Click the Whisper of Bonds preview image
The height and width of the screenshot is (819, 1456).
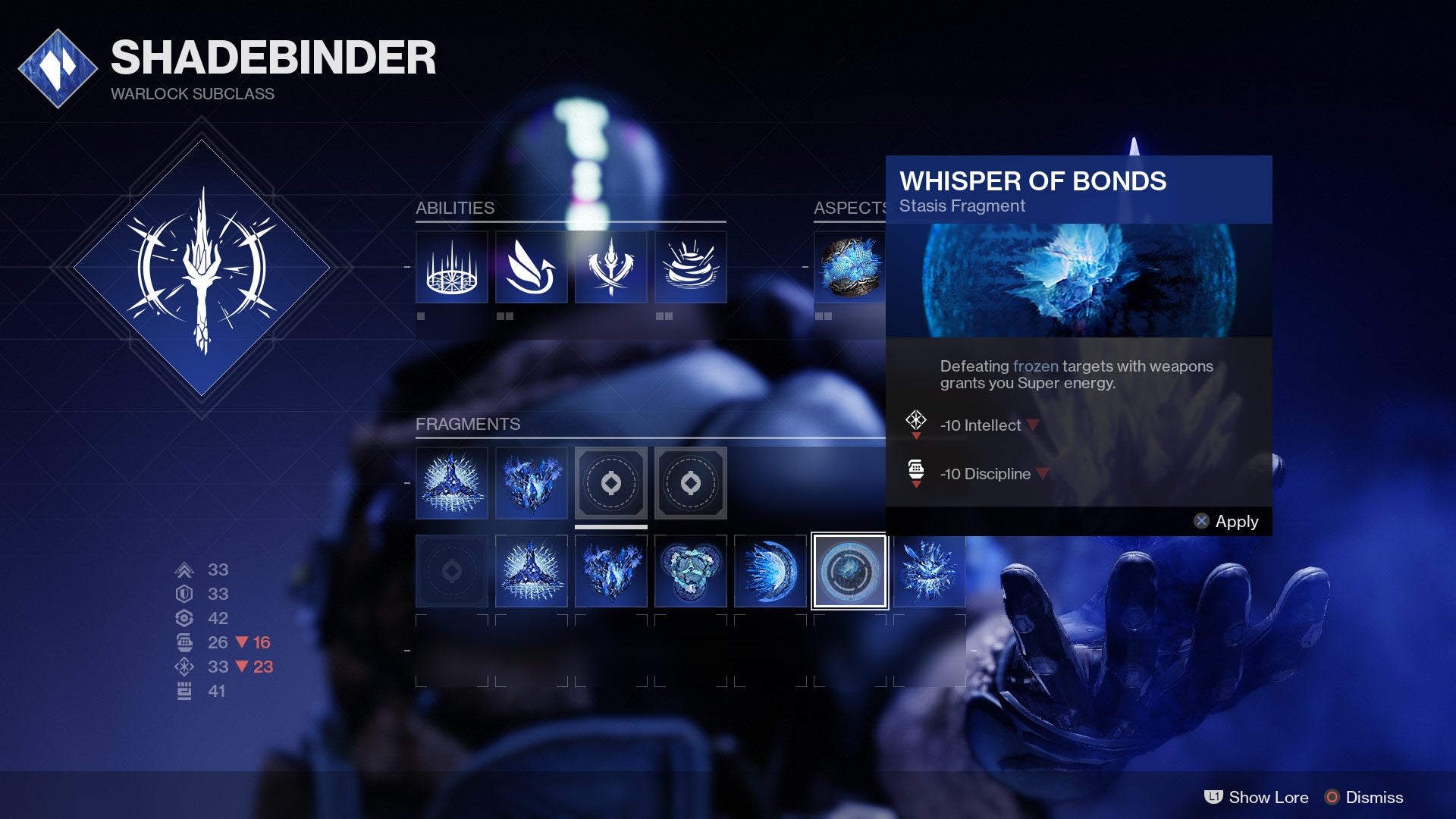[1078, 281]
